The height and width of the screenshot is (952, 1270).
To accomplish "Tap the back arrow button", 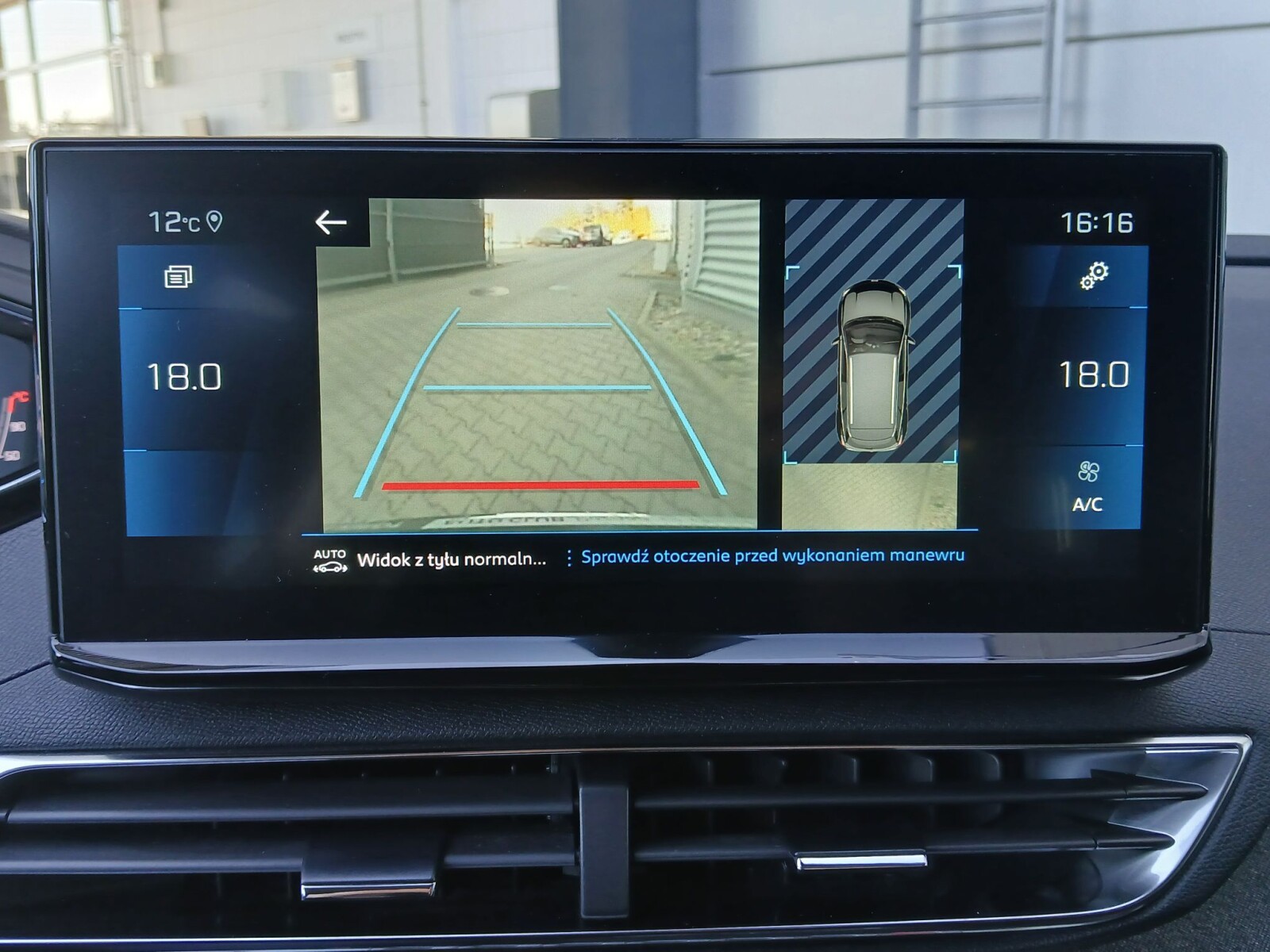I will coord(331,223).
